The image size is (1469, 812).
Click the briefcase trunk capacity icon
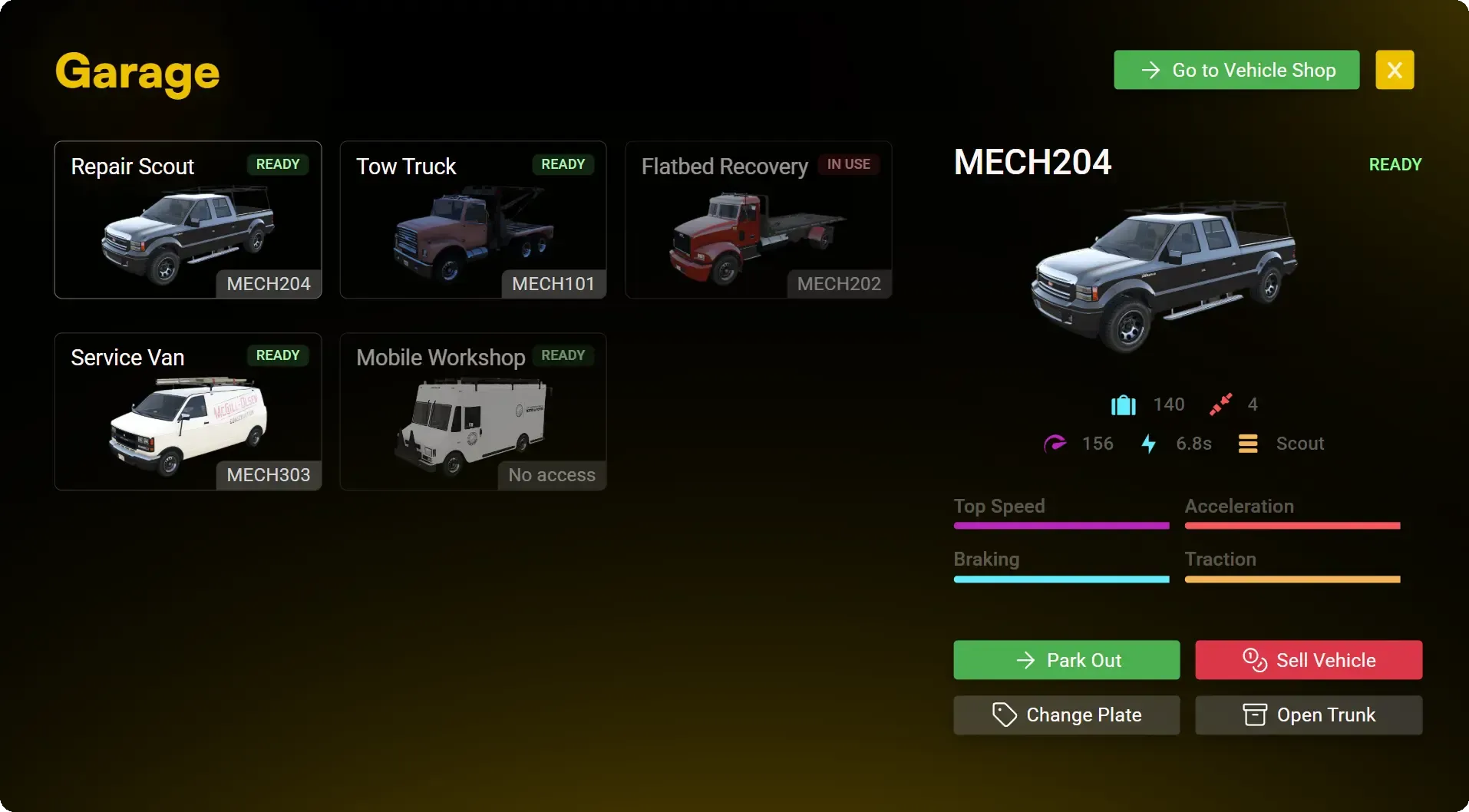click(x=1123, y=404)
